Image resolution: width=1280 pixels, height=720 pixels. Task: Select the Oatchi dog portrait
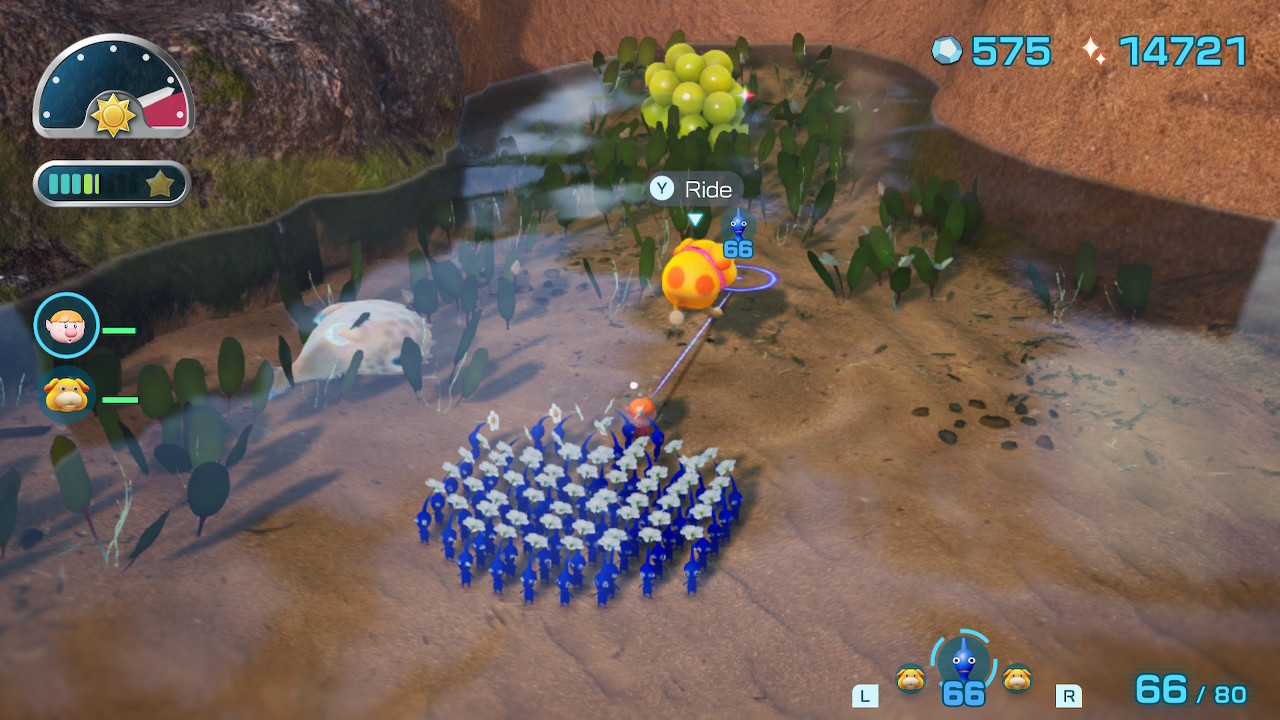(x=66, y=395)
